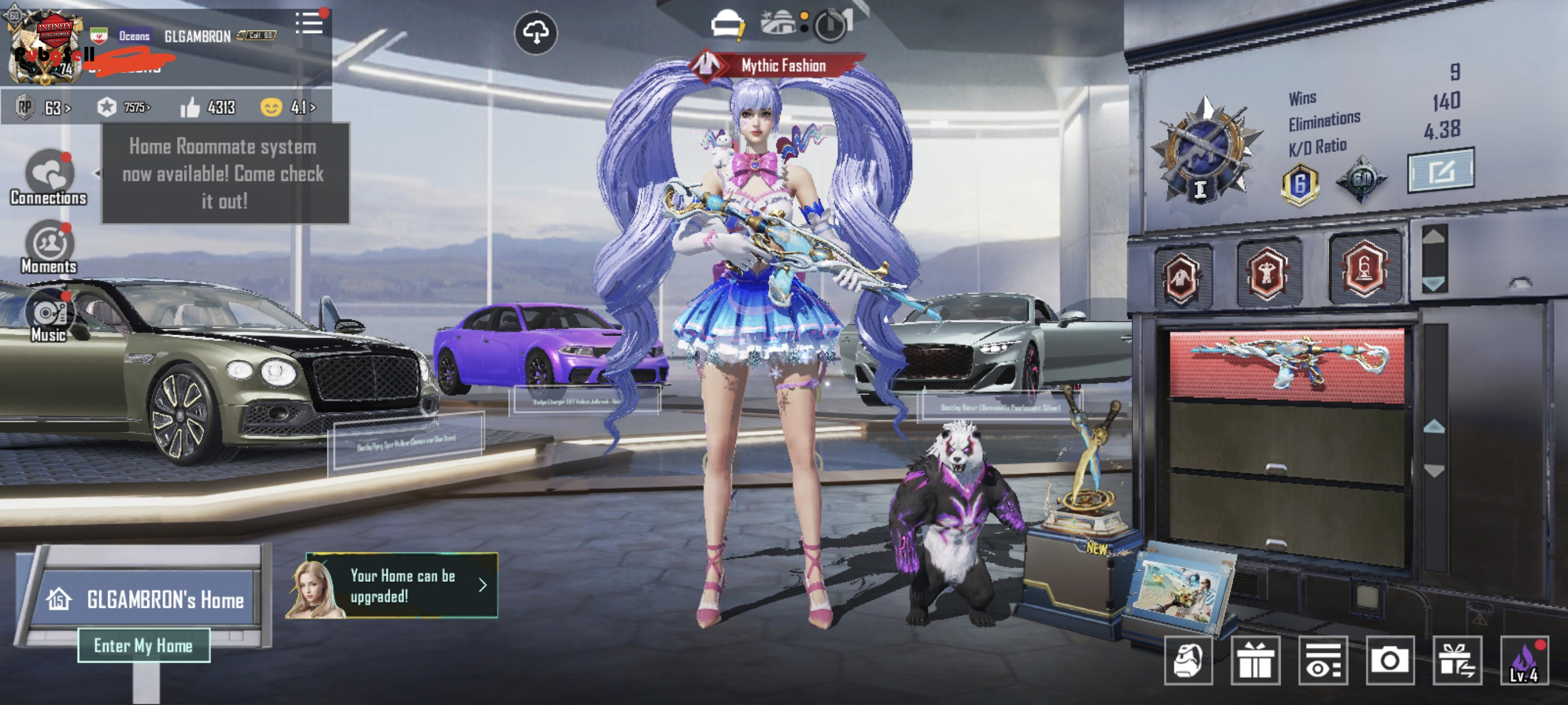Click the Enter My Home button
This screenshot has height=705, width=1568.
pyautogui.click(x=143, y=645)
